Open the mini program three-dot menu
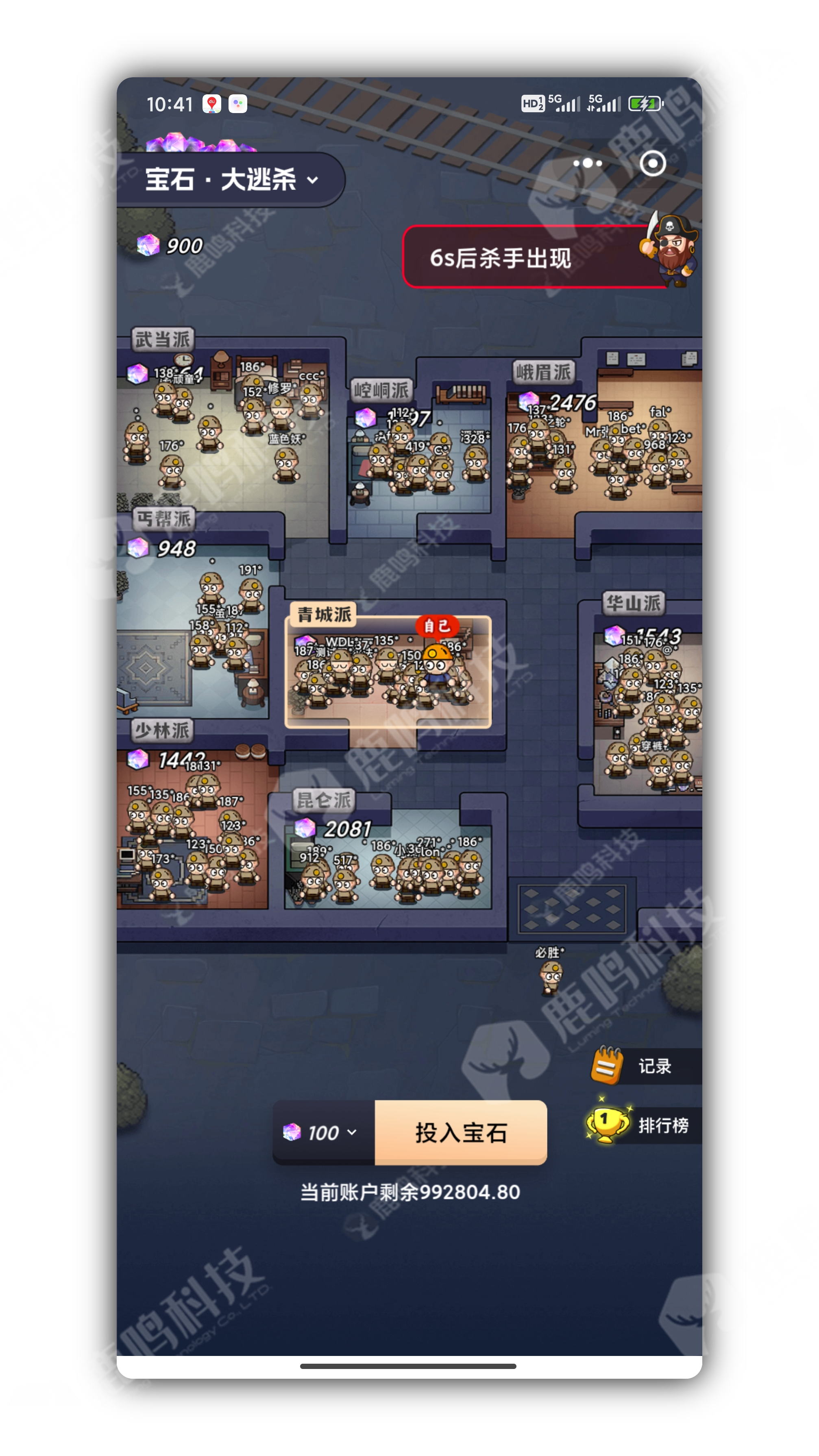 [587, 163]
